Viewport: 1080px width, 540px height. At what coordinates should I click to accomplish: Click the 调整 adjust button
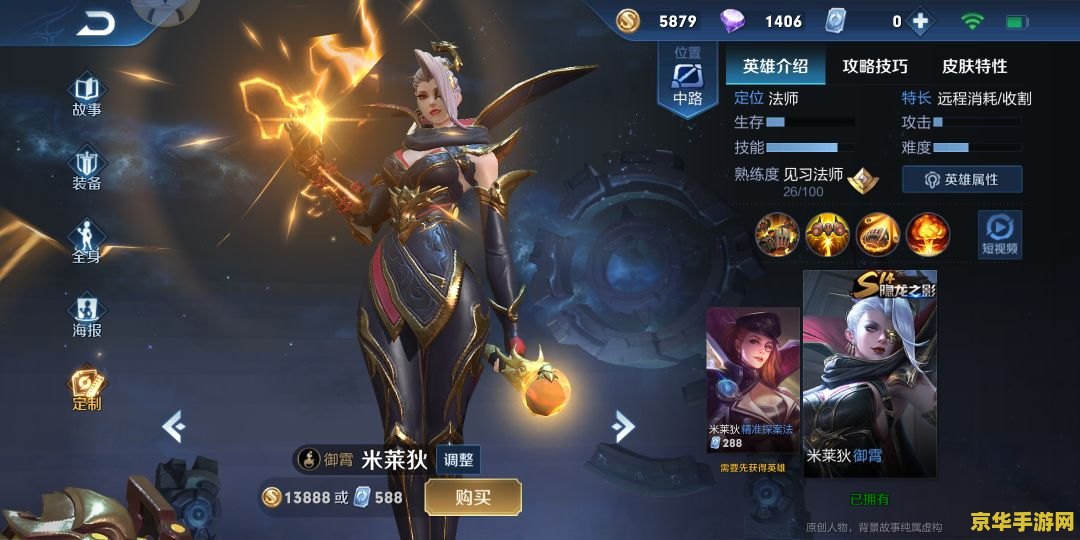coord(459,460)
